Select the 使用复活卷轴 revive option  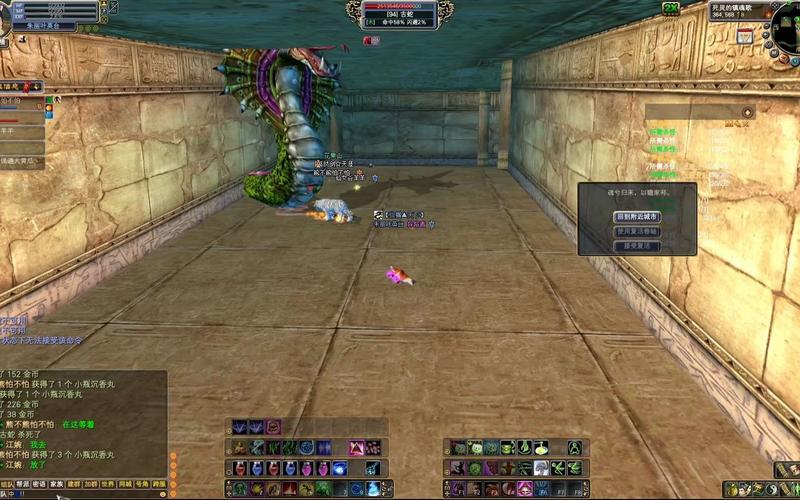(637, 231)
